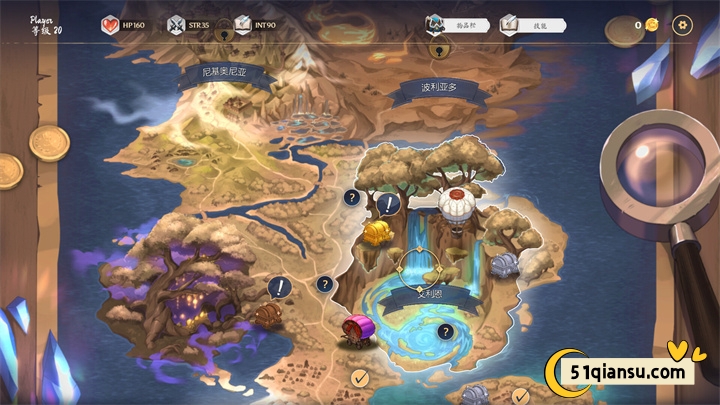Select the pink caravan wagon on the map

pyautogui.click(x=358, y=330)
